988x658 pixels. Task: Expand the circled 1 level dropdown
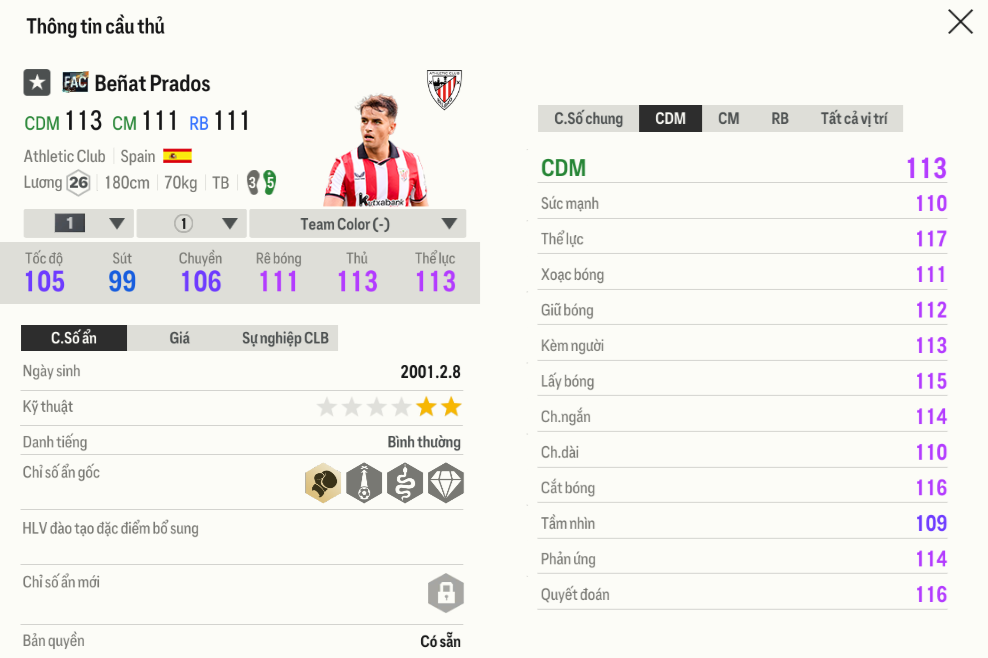191,224
